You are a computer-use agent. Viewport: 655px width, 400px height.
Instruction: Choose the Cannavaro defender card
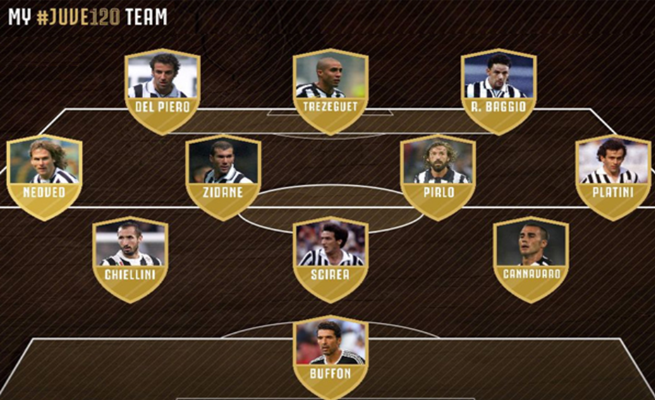tap(531, 259)
